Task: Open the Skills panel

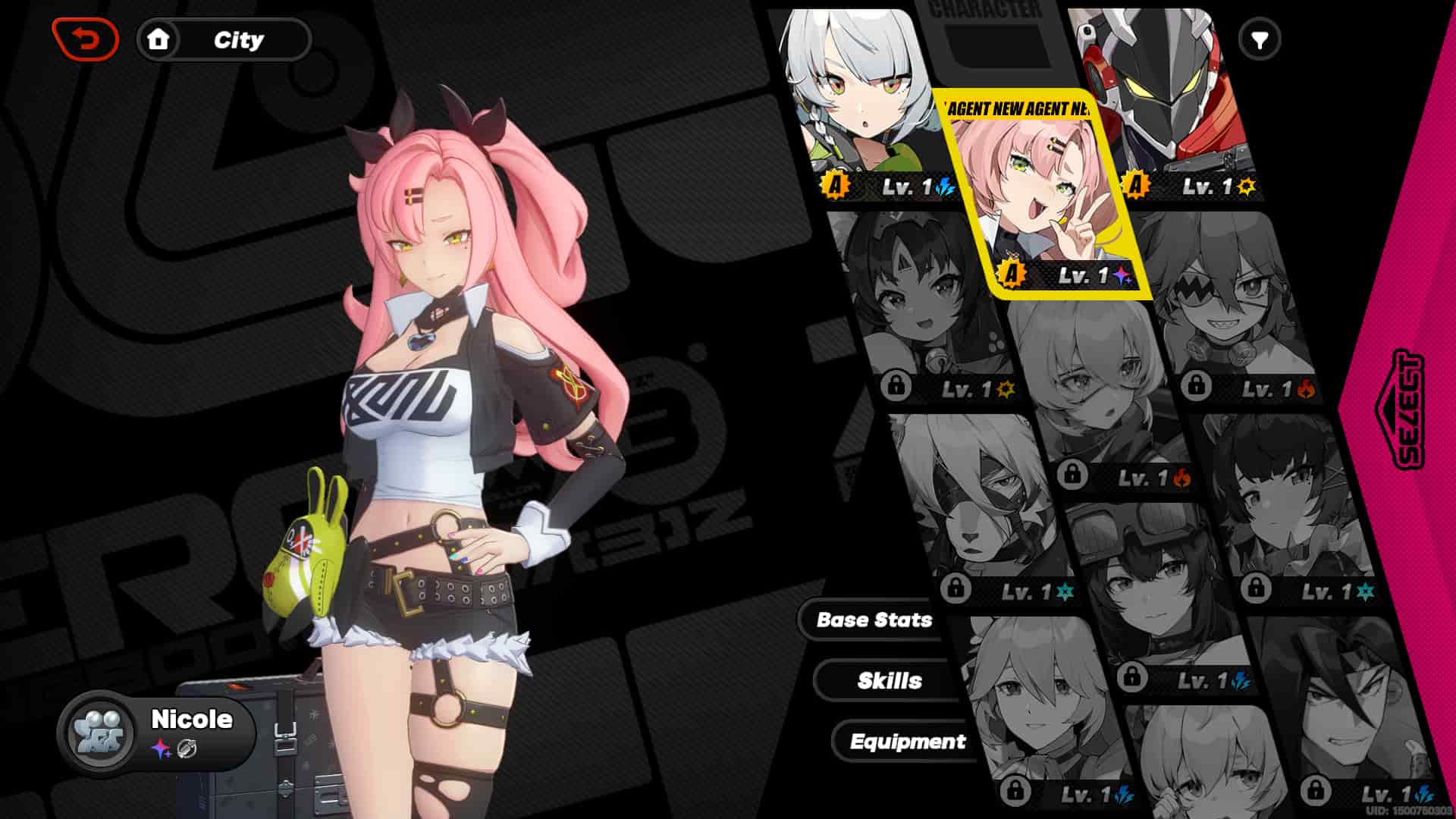Action: point(890,680)
